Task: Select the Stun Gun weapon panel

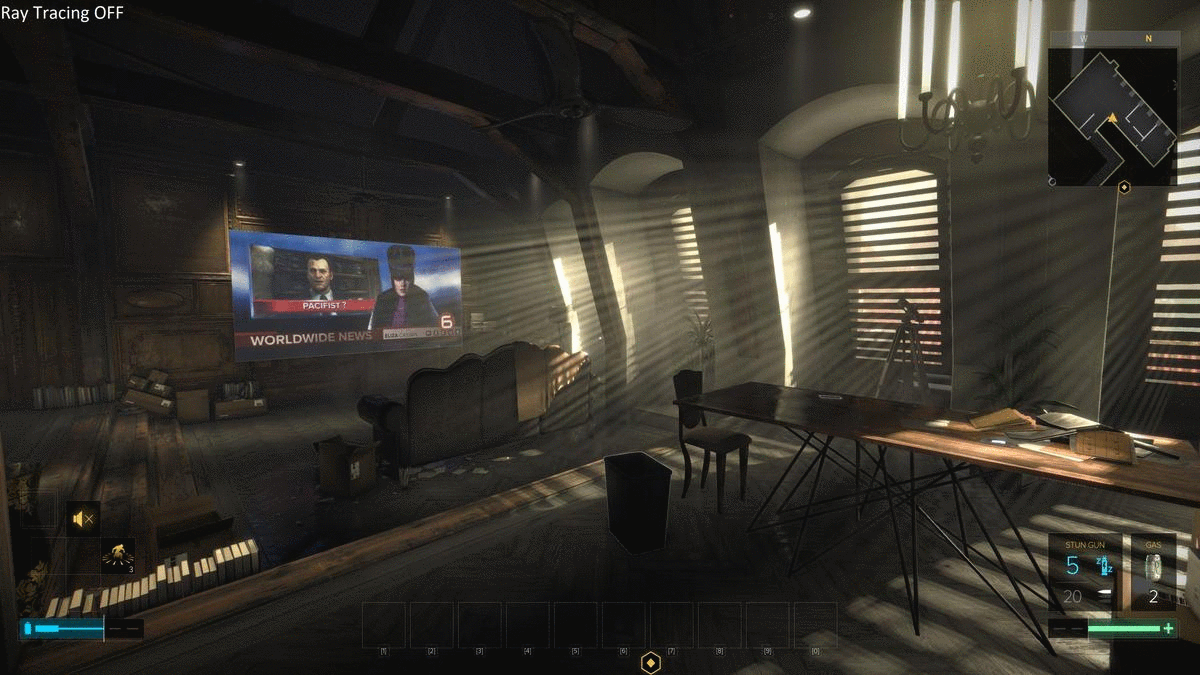Action: tap(1084, 573)
